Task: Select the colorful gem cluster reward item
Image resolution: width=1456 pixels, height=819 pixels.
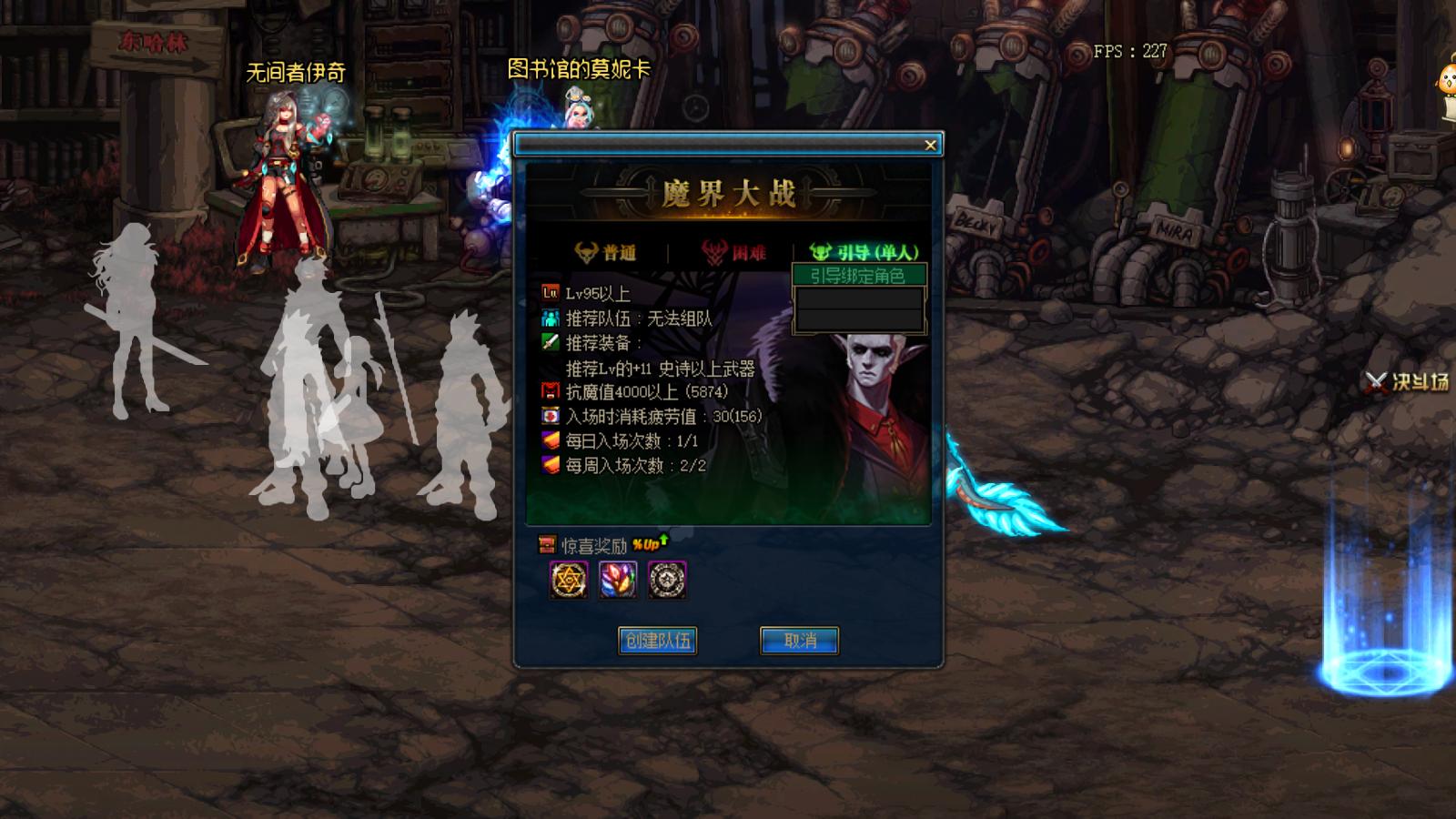Action: 616,580
